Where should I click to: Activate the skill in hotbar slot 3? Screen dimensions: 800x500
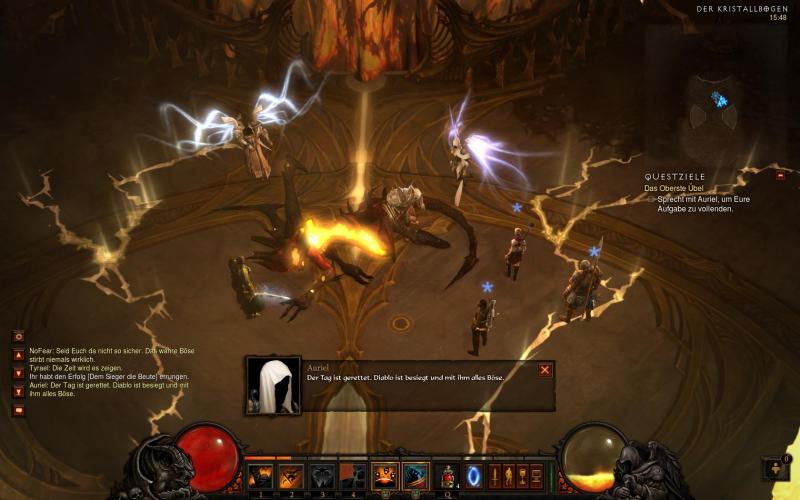click(323, 476)
